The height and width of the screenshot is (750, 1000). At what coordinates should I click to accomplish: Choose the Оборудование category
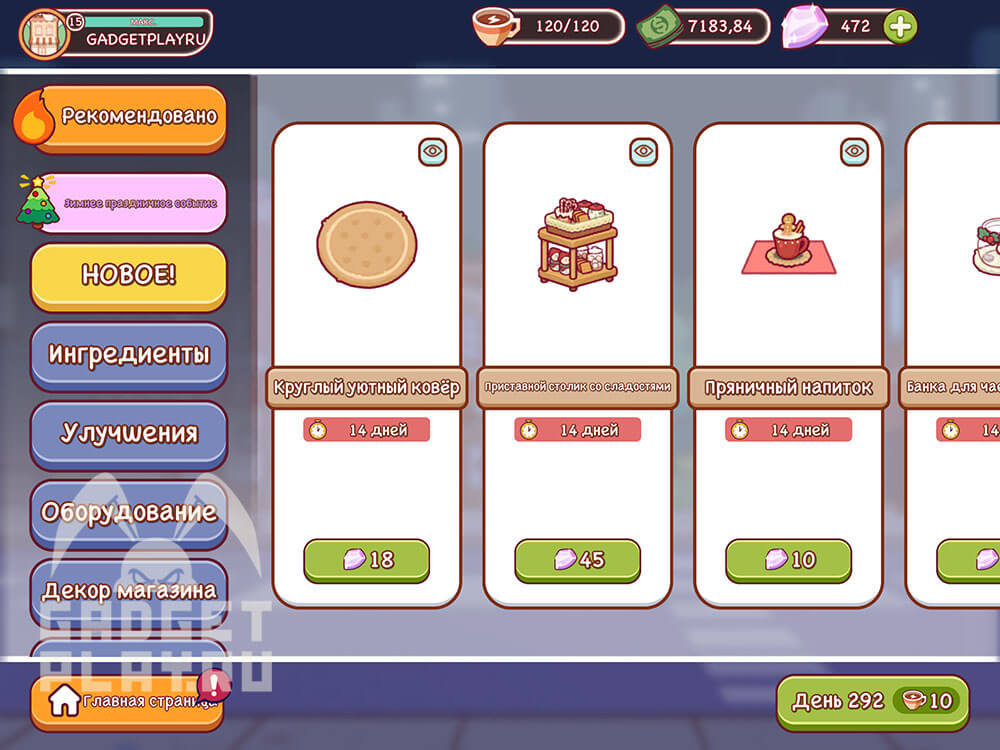pos(128,512)
